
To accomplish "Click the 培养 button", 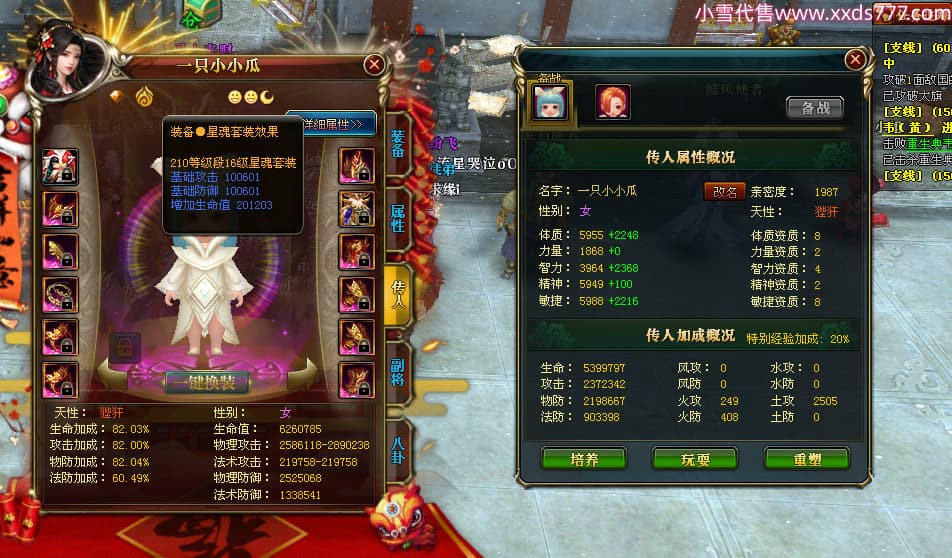I will coord(584,458).
